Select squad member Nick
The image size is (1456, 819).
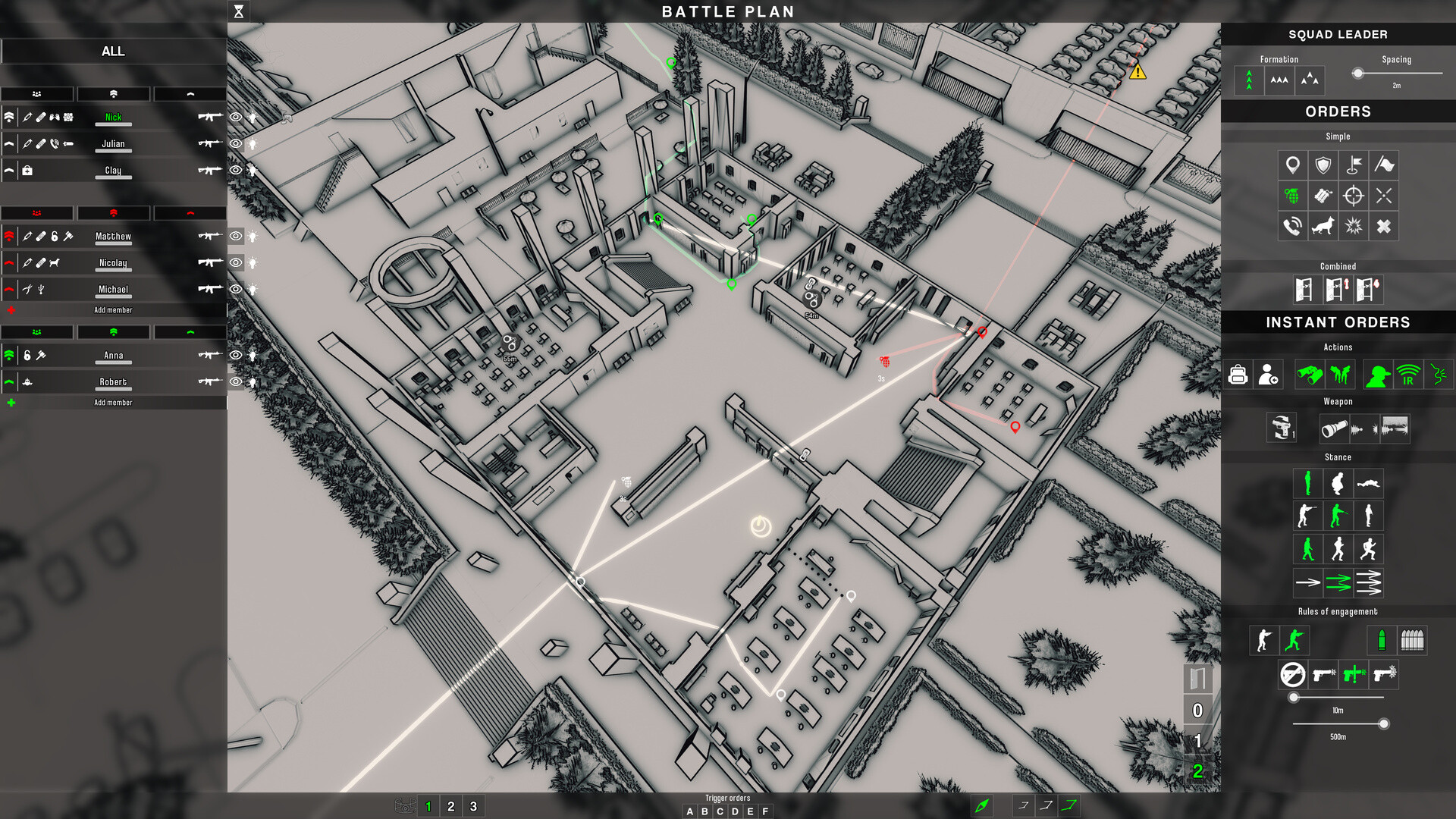coord(113,118)
